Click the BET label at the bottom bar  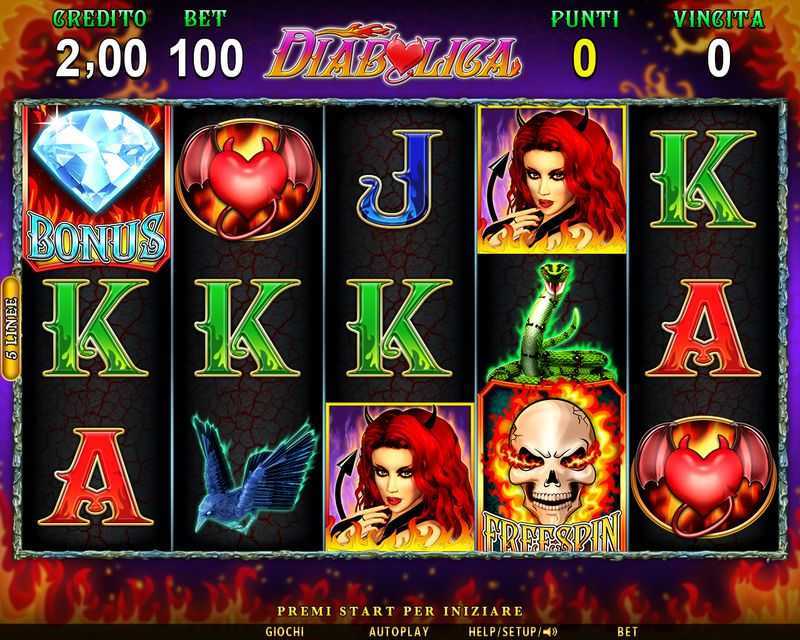click(x=627, y=631)
